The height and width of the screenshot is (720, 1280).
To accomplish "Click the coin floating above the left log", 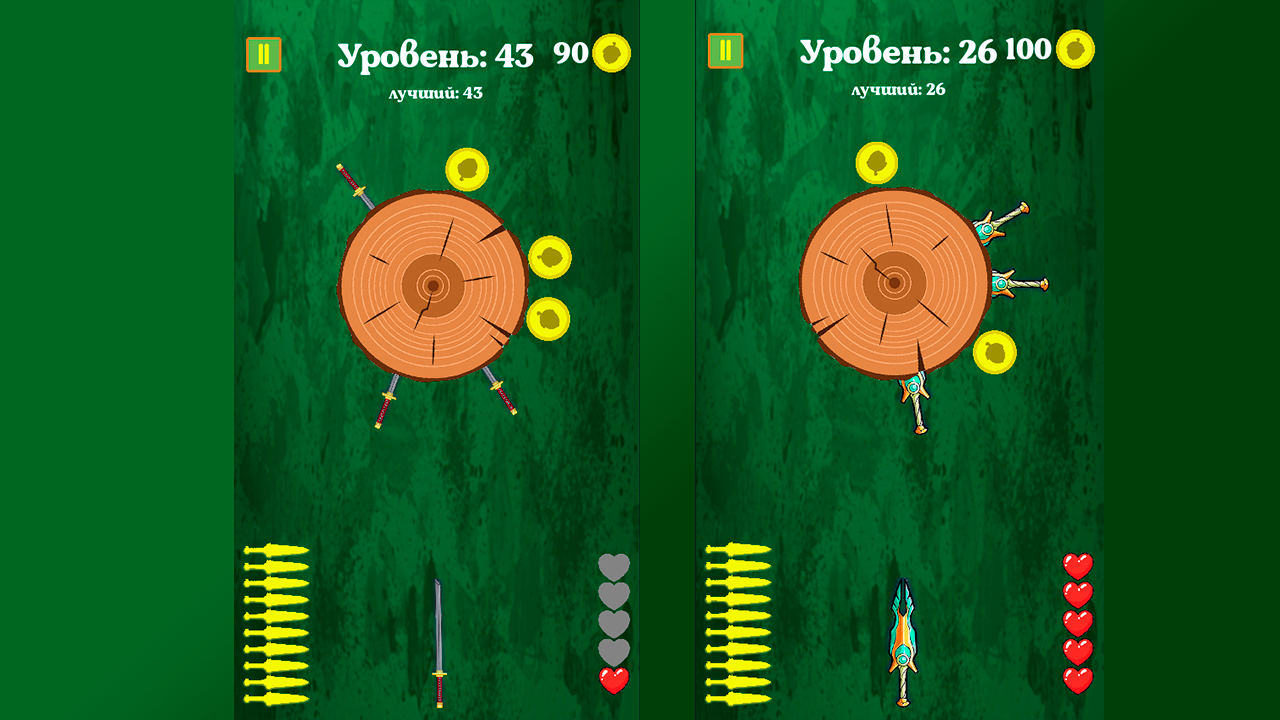I will (x=466, y=168).
